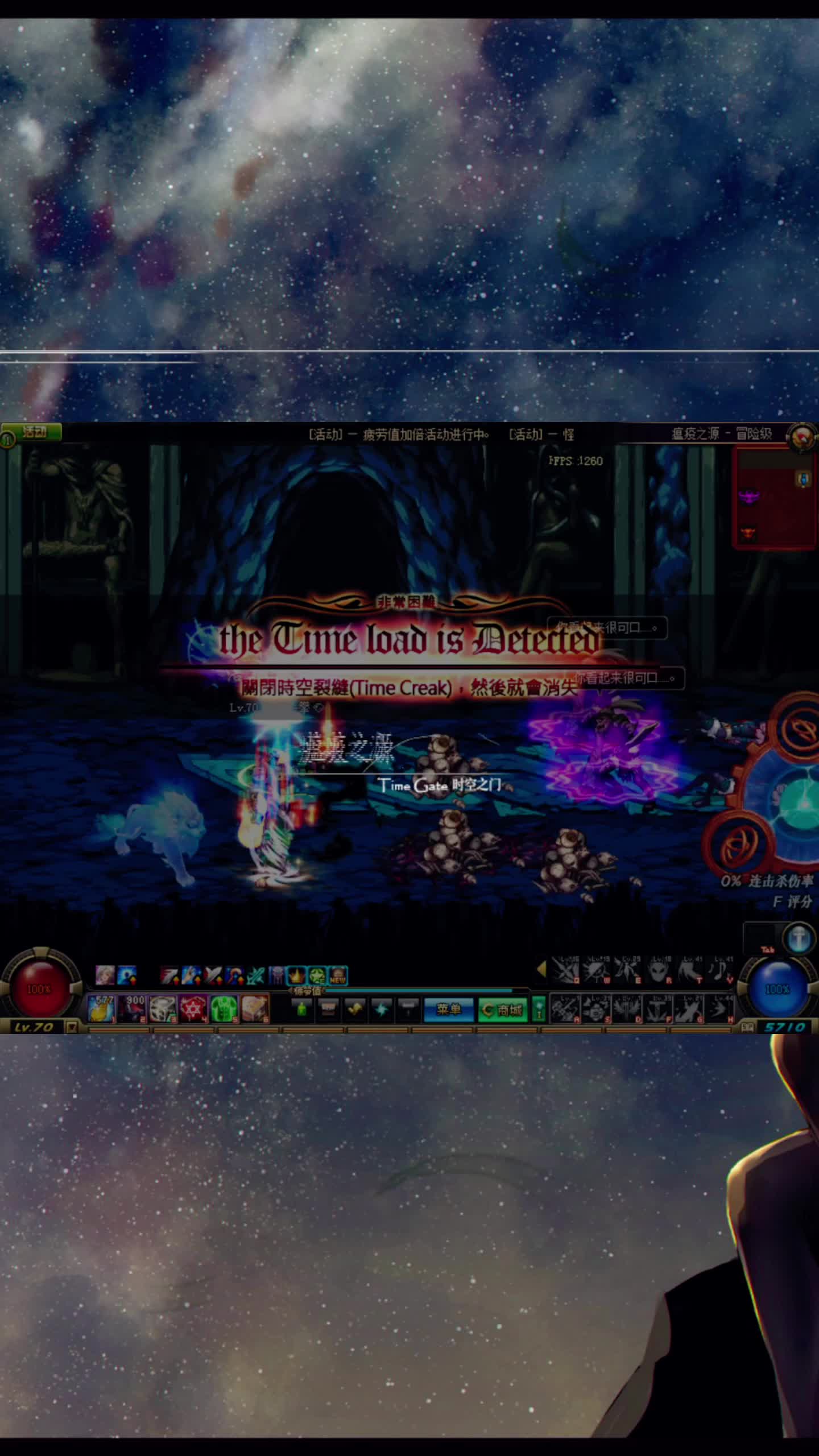The image size is (819, 1456).
Task: Expand the skill bar with the yellow arrow
Action: [541, 969]
